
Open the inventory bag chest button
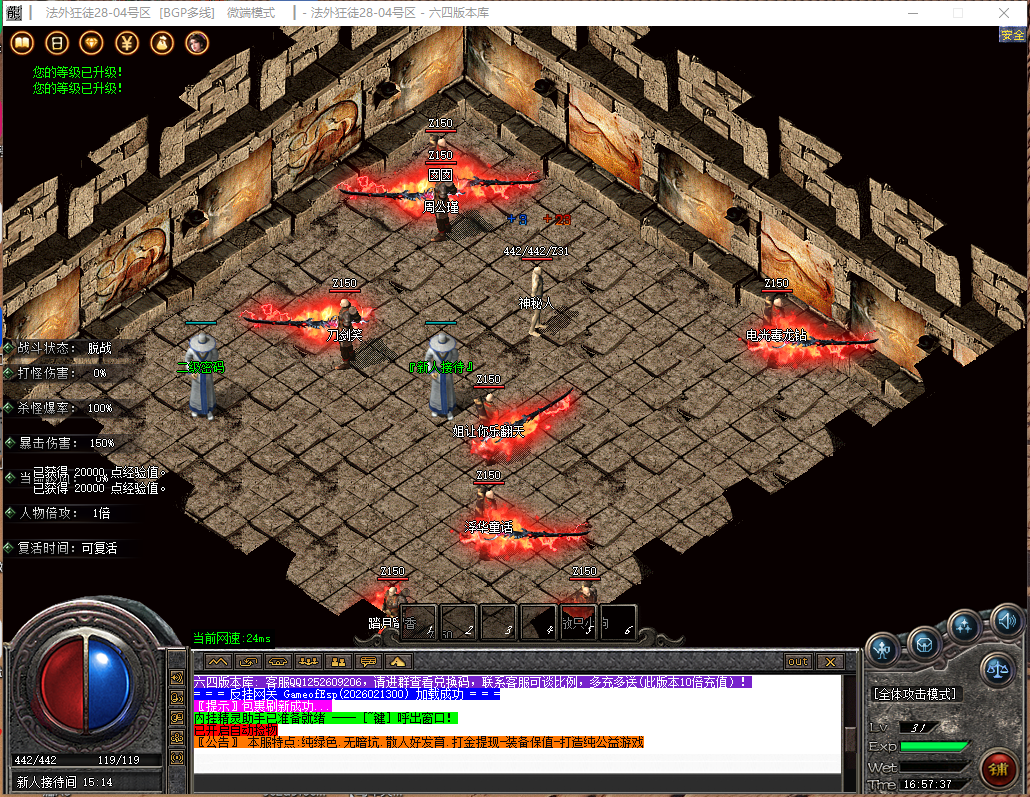[924, 641]
